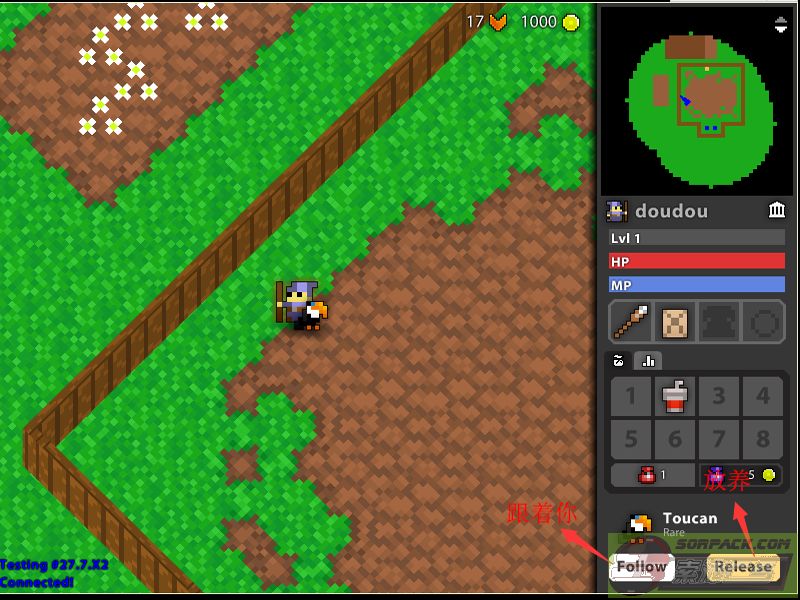800x600 pixels.
Task: Click the minimap zoom arrows
Action: tap(781, 25)
